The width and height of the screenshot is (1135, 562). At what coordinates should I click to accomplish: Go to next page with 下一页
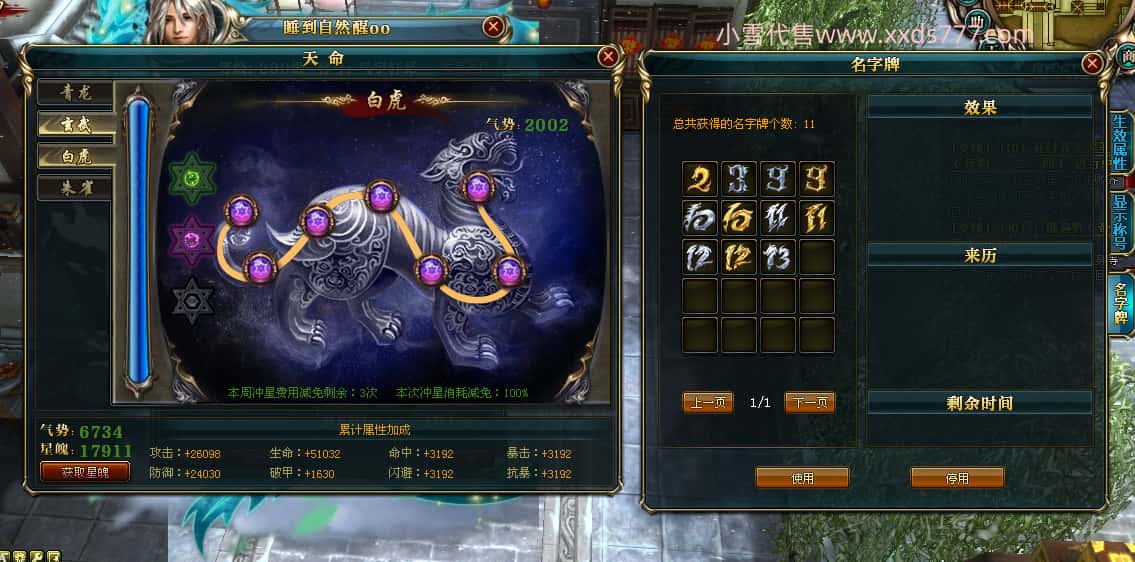(809, 402)
